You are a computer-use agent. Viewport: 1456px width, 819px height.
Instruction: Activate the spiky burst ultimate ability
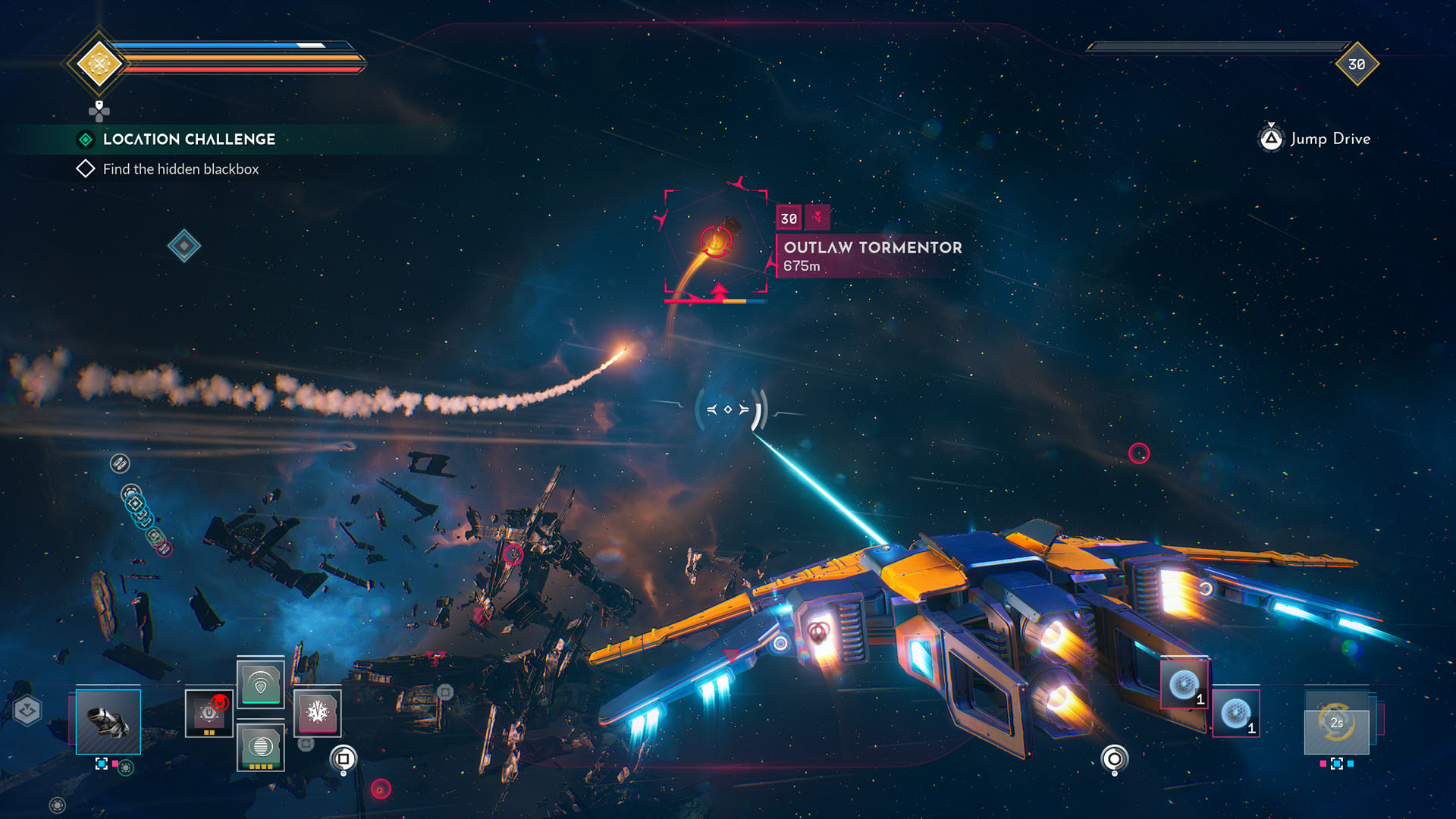click(318, 713)
